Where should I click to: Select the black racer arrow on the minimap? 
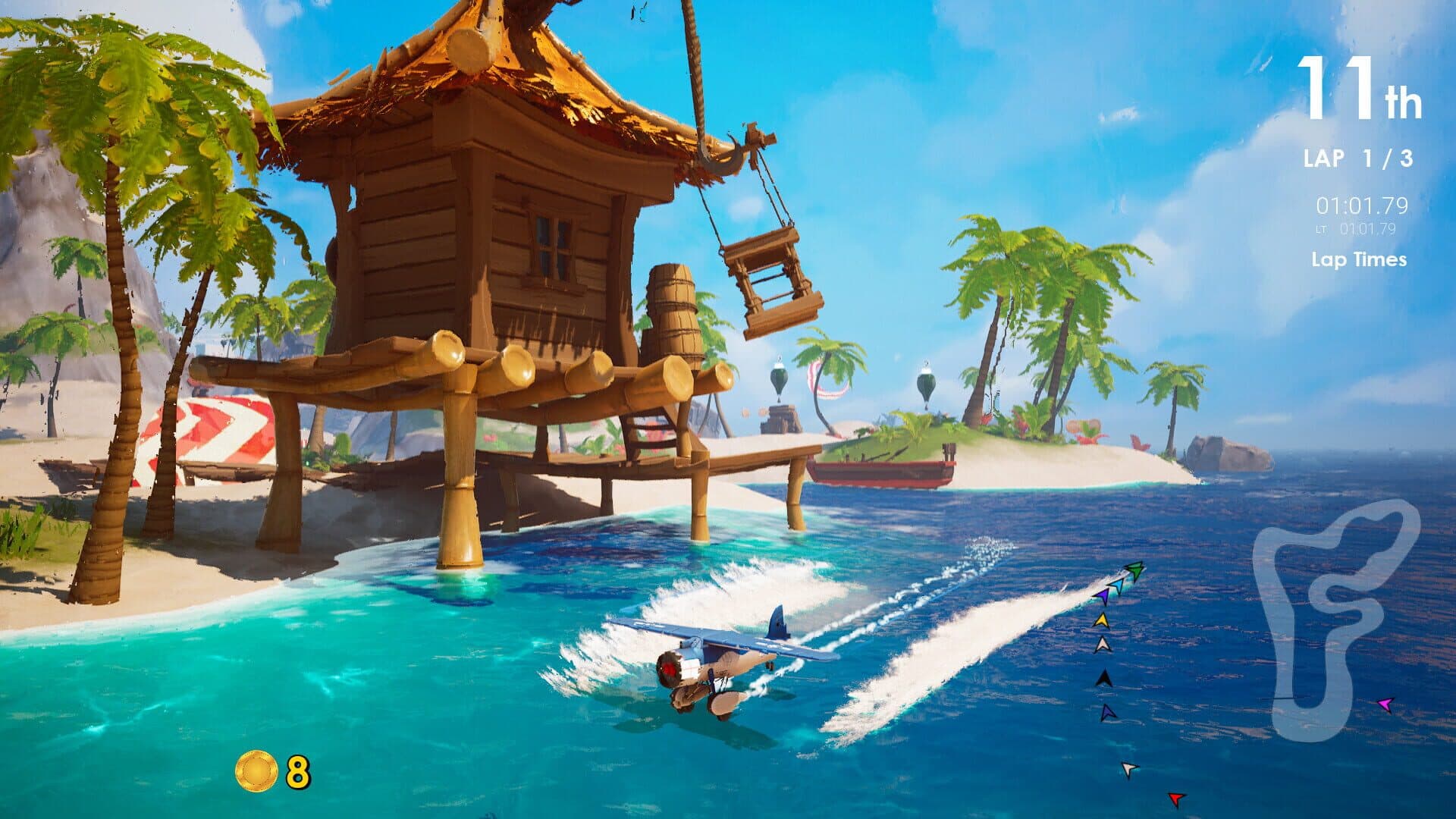click(1105, 678)
